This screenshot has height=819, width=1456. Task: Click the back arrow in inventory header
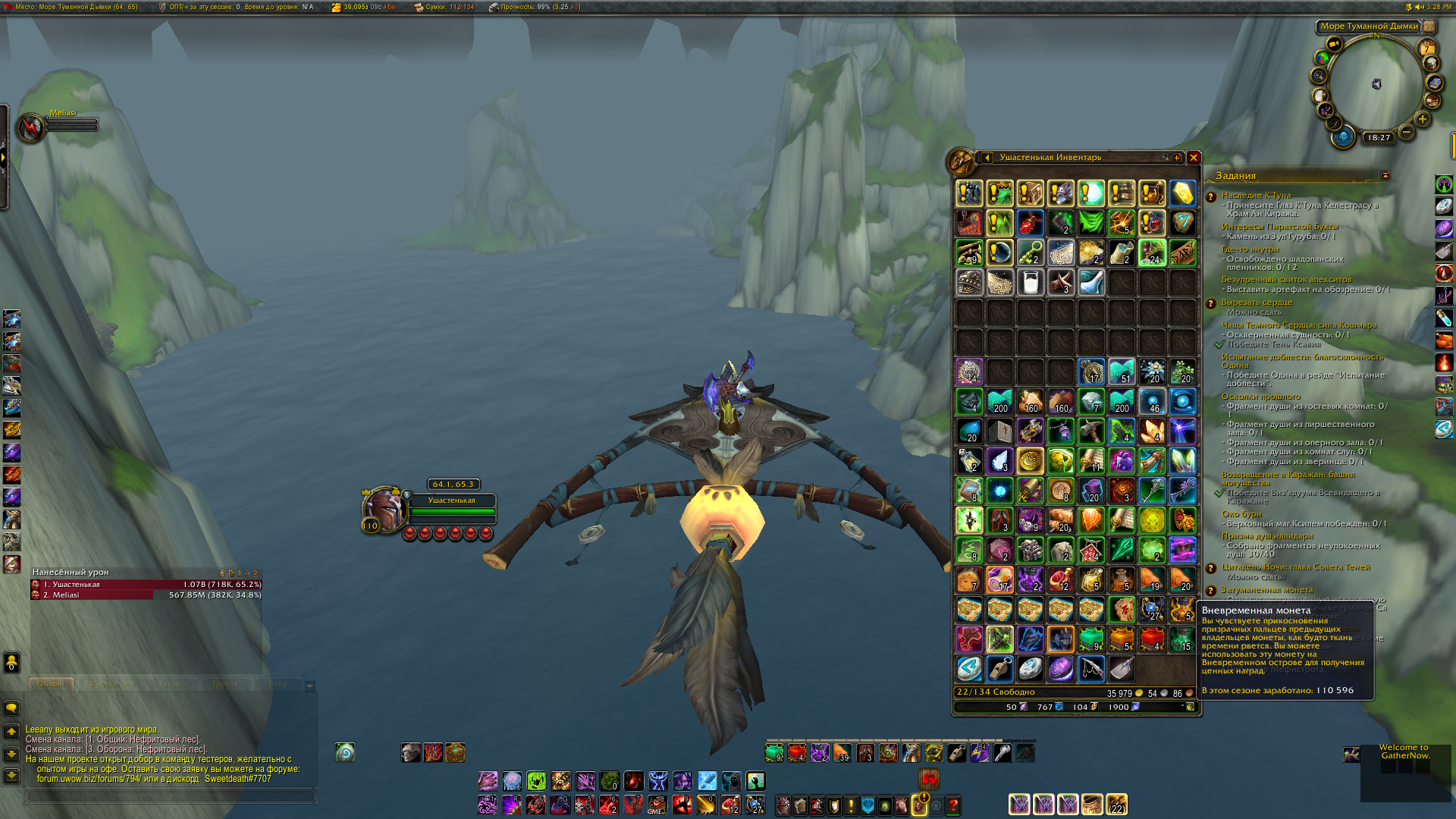(987, 158)
